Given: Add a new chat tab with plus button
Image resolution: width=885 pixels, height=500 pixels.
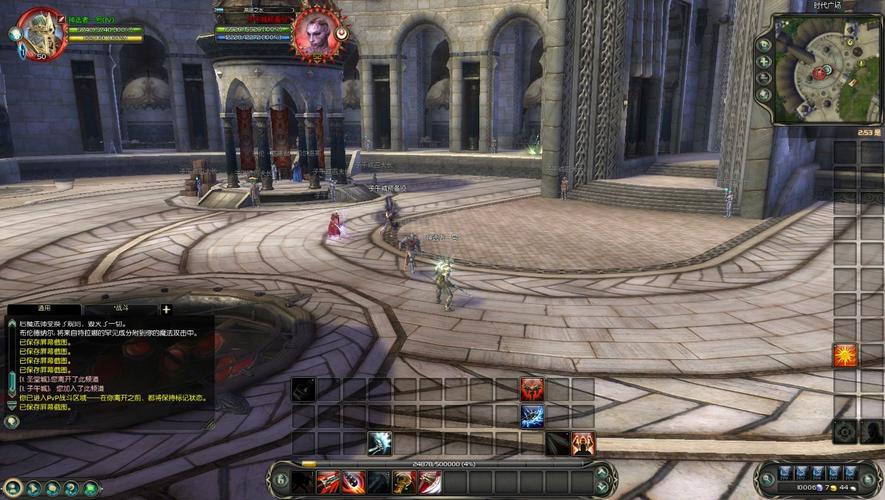Looking at the screenshot, I should pyautogui.click(x=166, y=309).
